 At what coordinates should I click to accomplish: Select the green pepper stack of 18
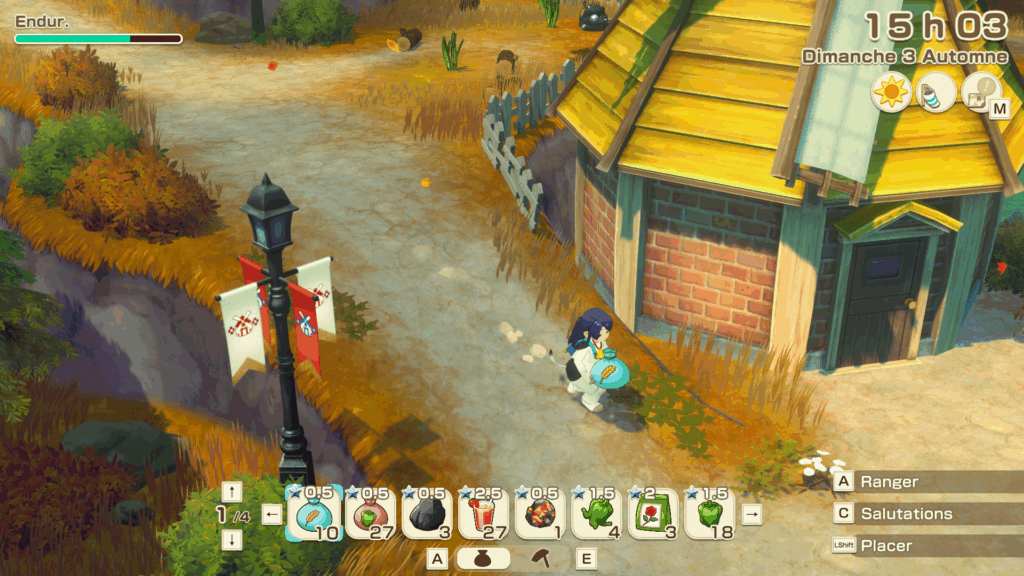(710, 514)
